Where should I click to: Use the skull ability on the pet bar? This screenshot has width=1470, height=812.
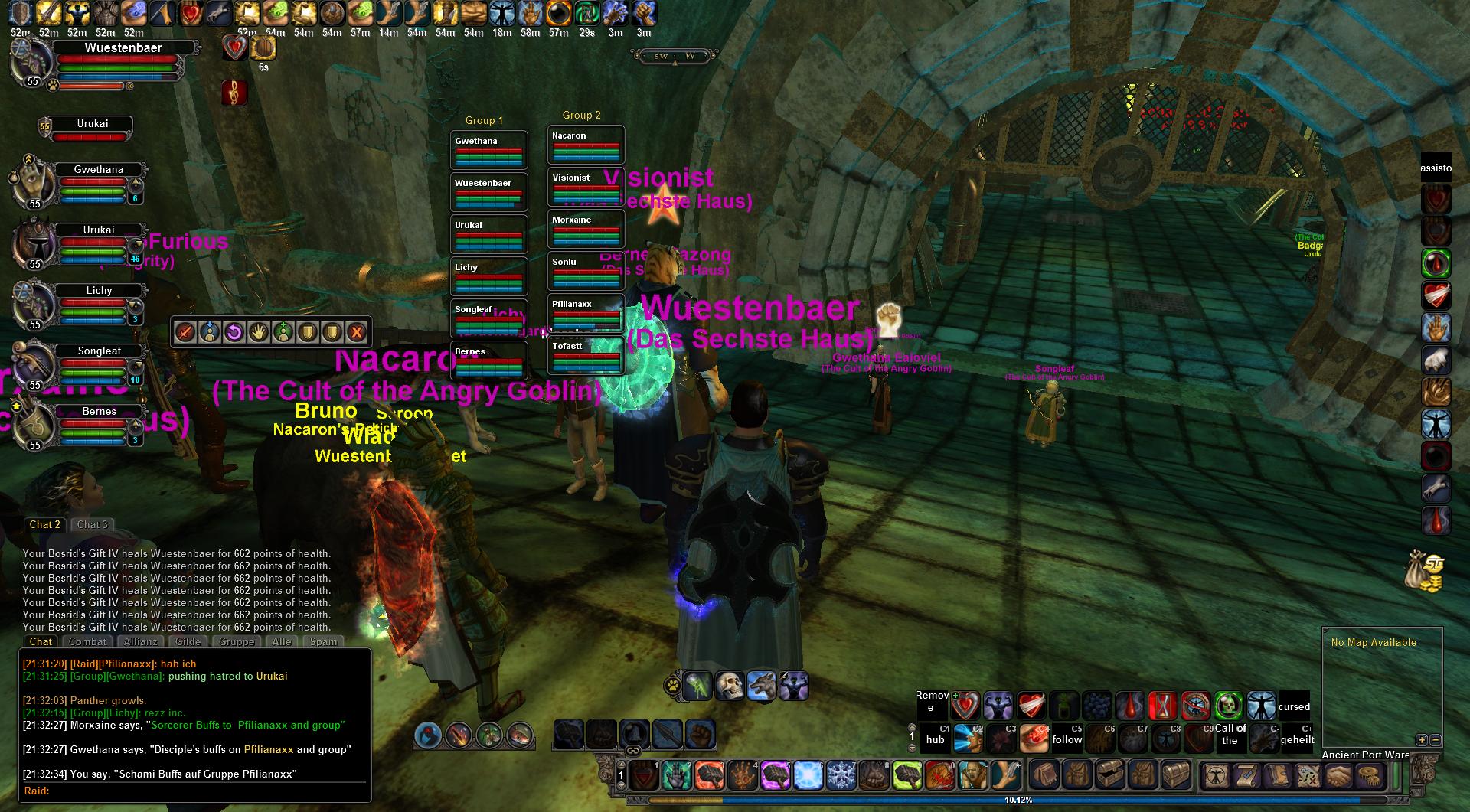point(730,686)
